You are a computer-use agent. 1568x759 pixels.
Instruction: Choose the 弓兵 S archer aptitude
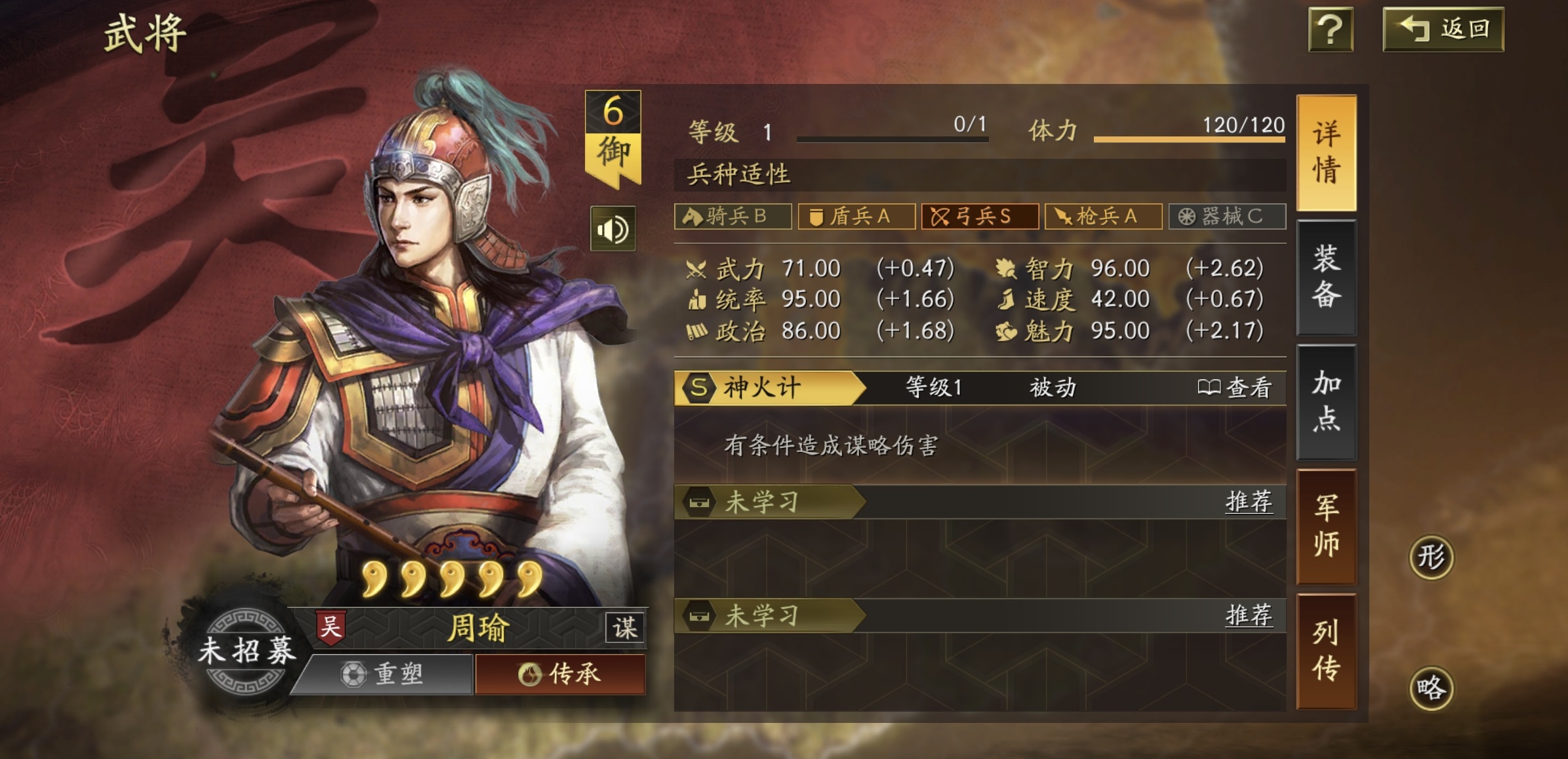click(x=980, y=216)
